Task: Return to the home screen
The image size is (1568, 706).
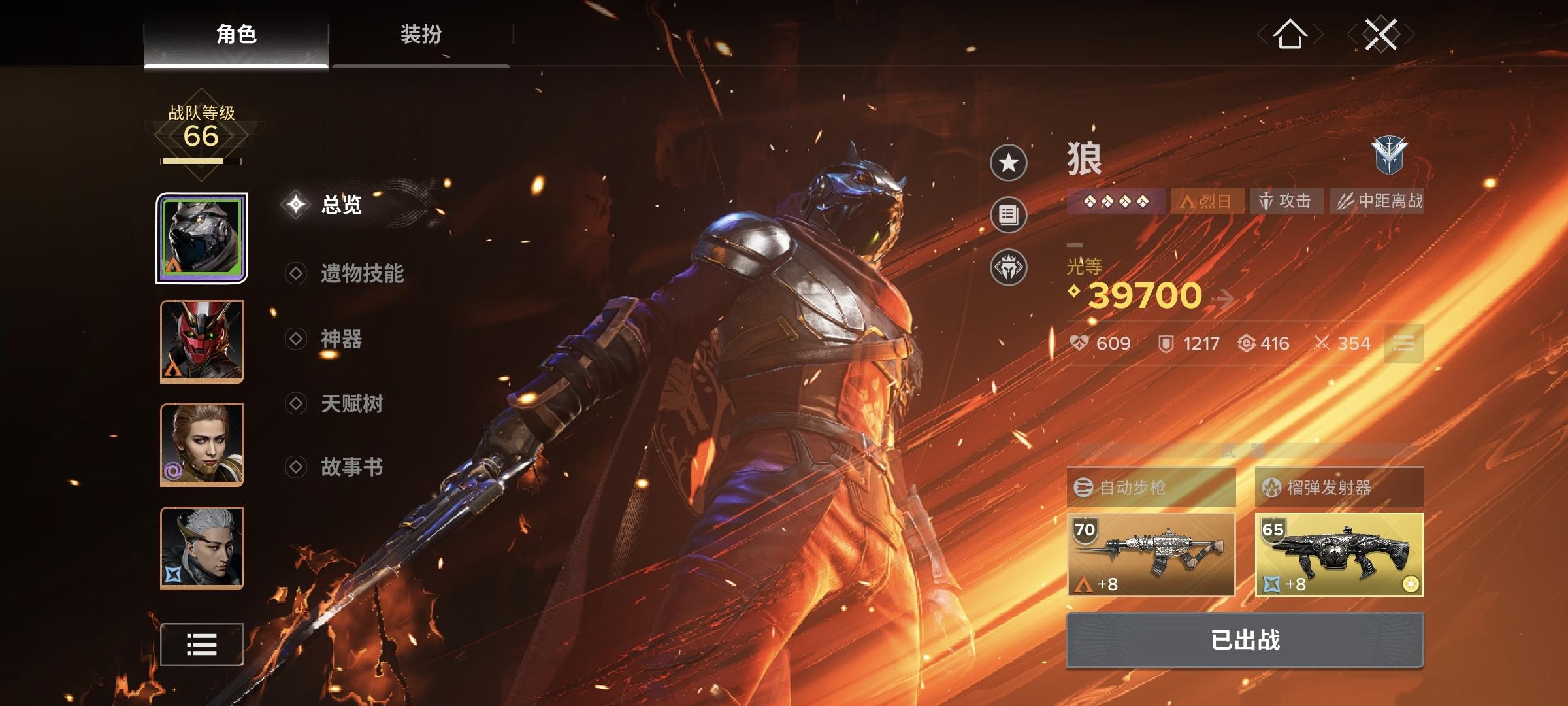Action: point(1290,34)
